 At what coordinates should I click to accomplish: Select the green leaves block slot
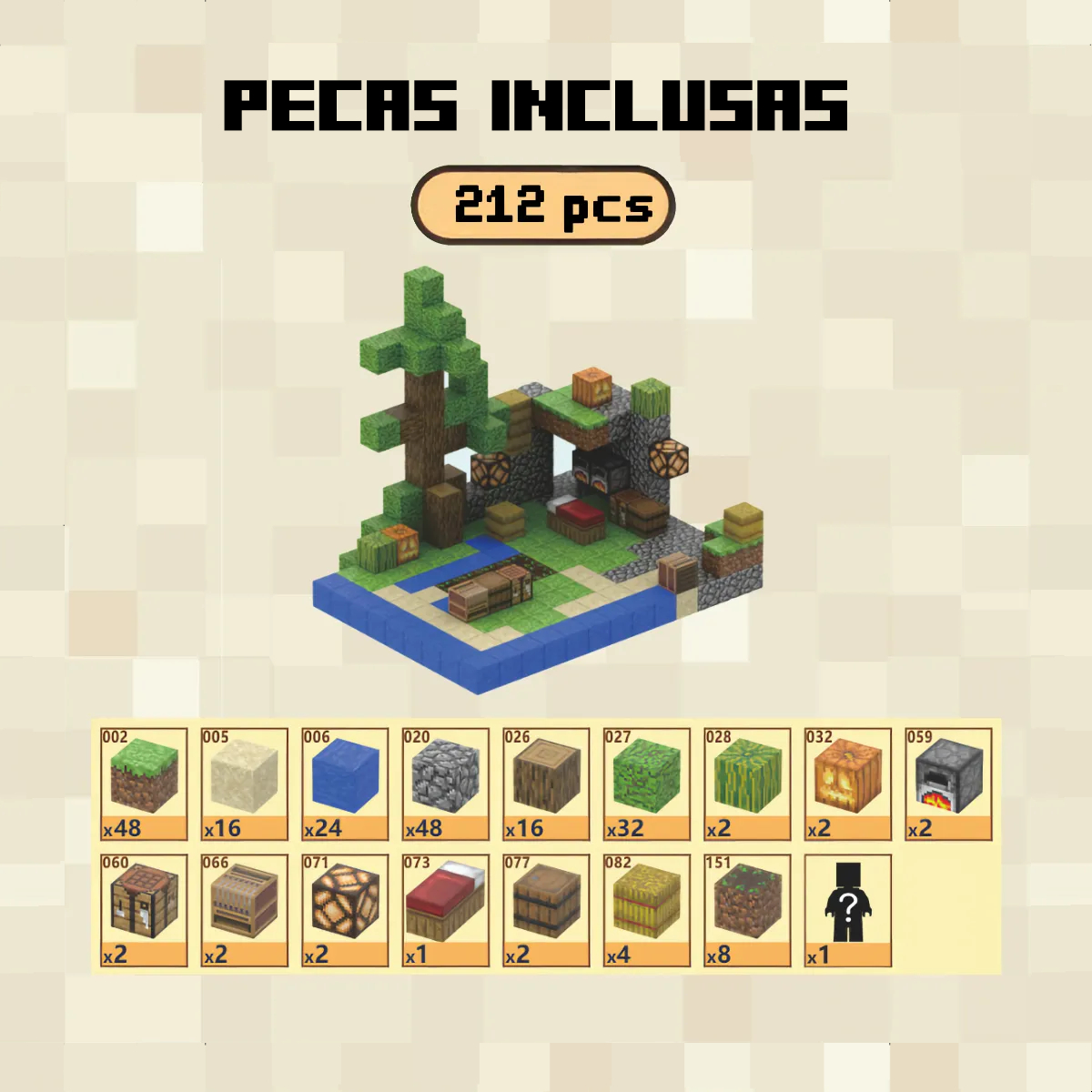[x=646, y=784]
